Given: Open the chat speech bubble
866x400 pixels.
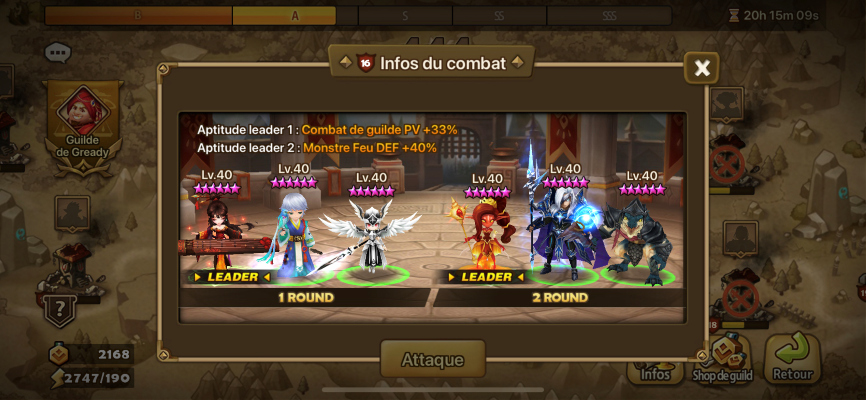Looking at the screenshot, I should 58,52.
